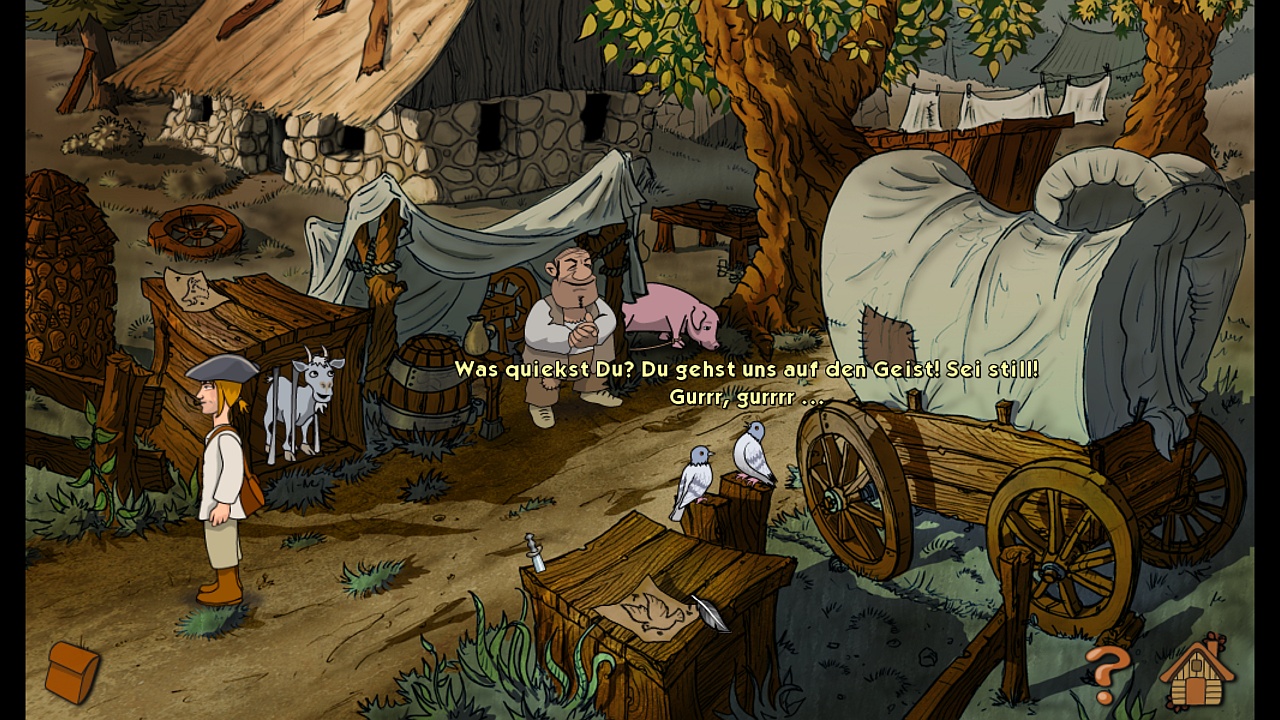This screenshot has width=1280, height=720.
Task: Open the main menu house icon
Action: click(1196, 672)
